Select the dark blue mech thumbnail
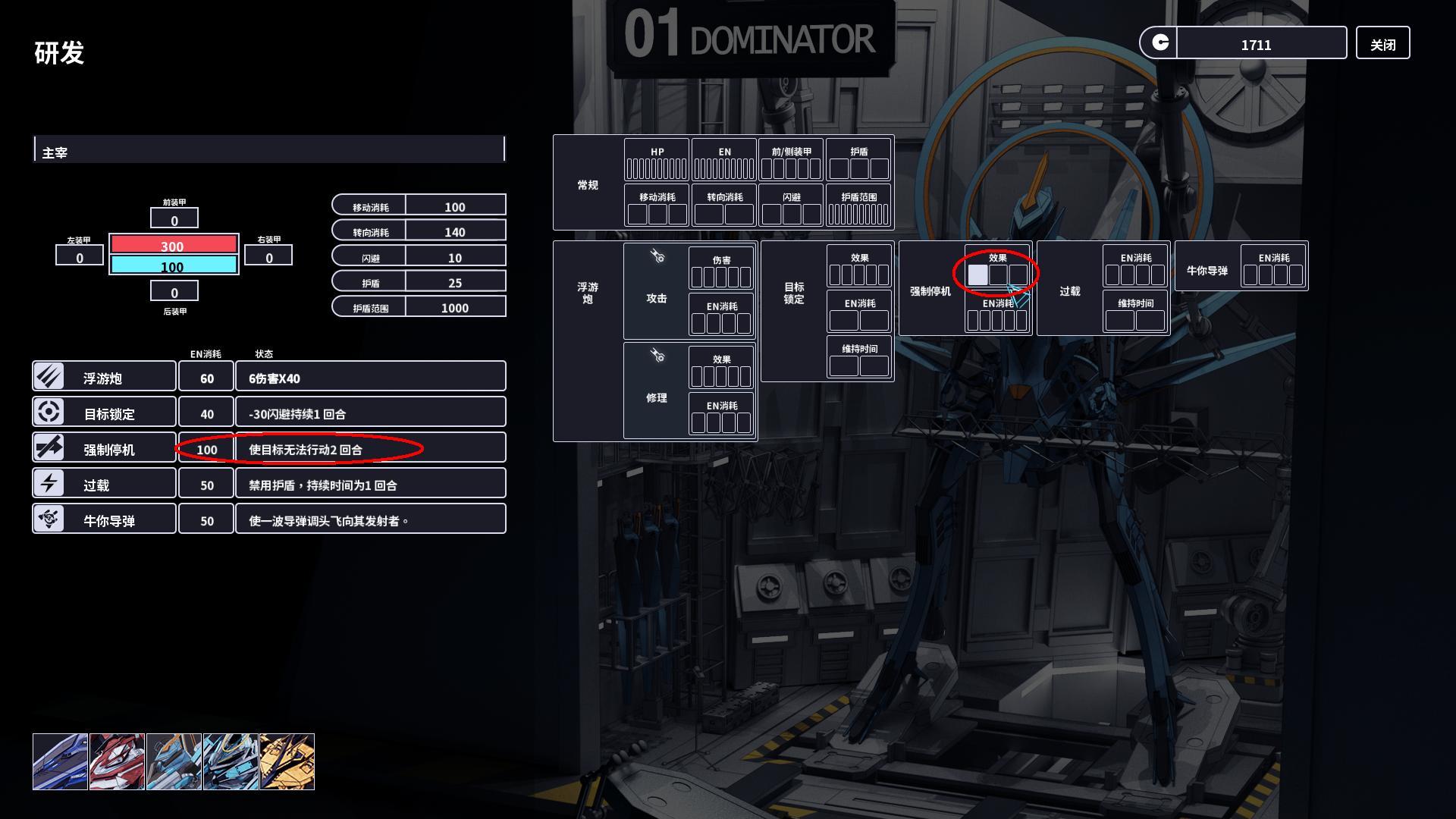 pos(60,761)
